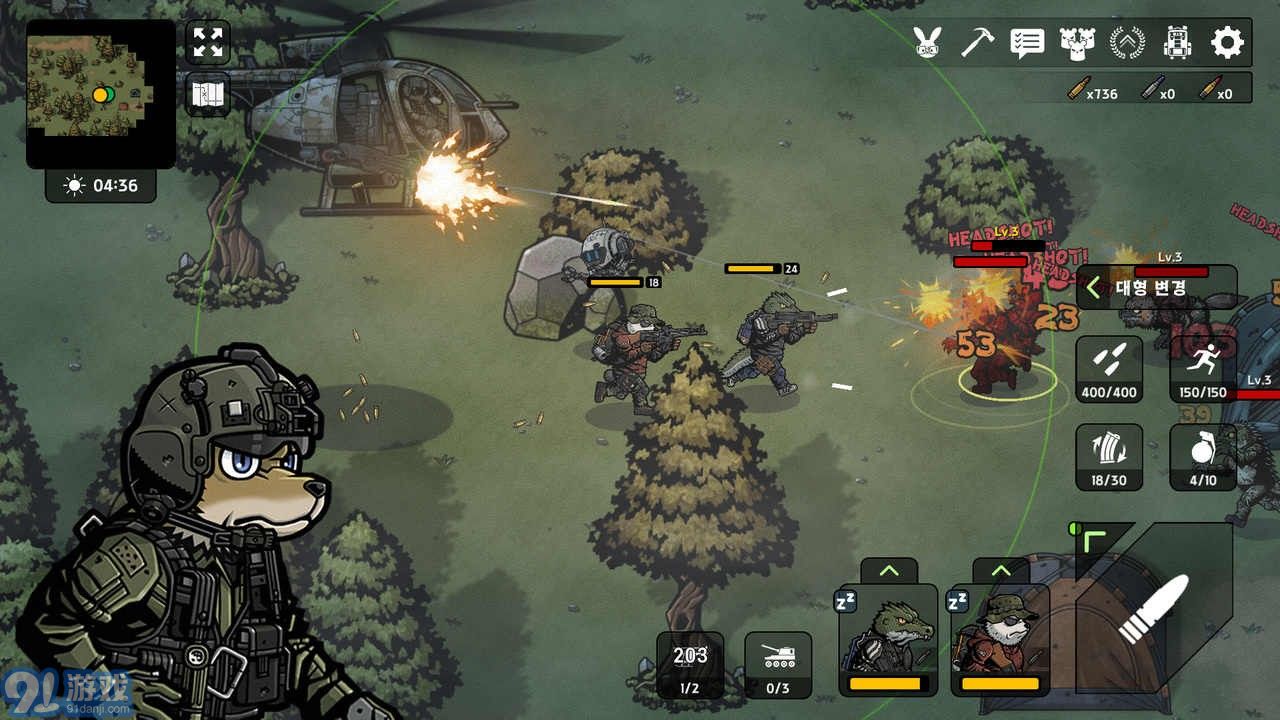Toggle fullscreen with the four-arrows button
Screen dimensions: 1280x720
[208, 42]
